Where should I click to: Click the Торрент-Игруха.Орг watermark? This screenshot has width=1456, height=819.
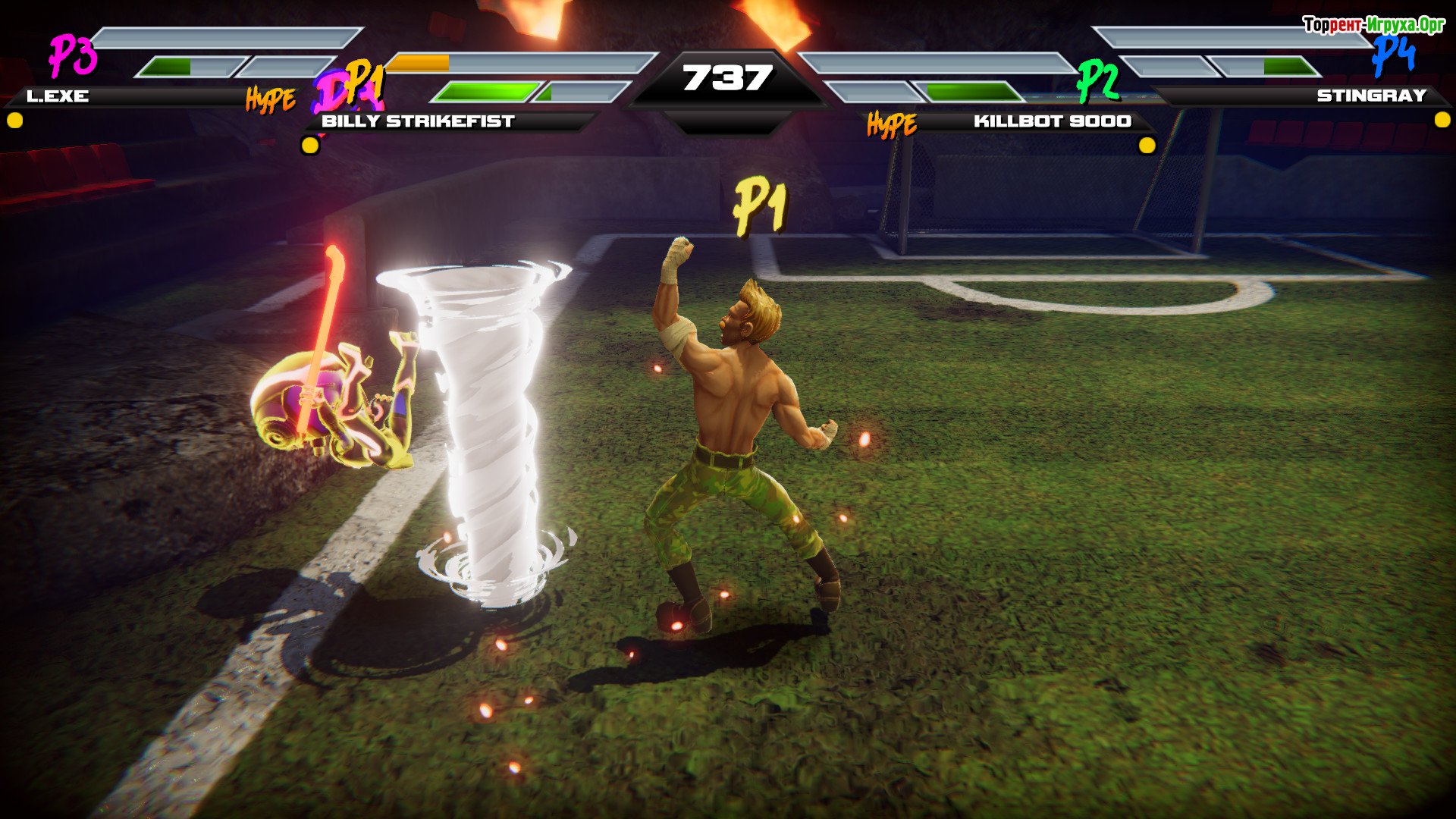point(1373,25)
